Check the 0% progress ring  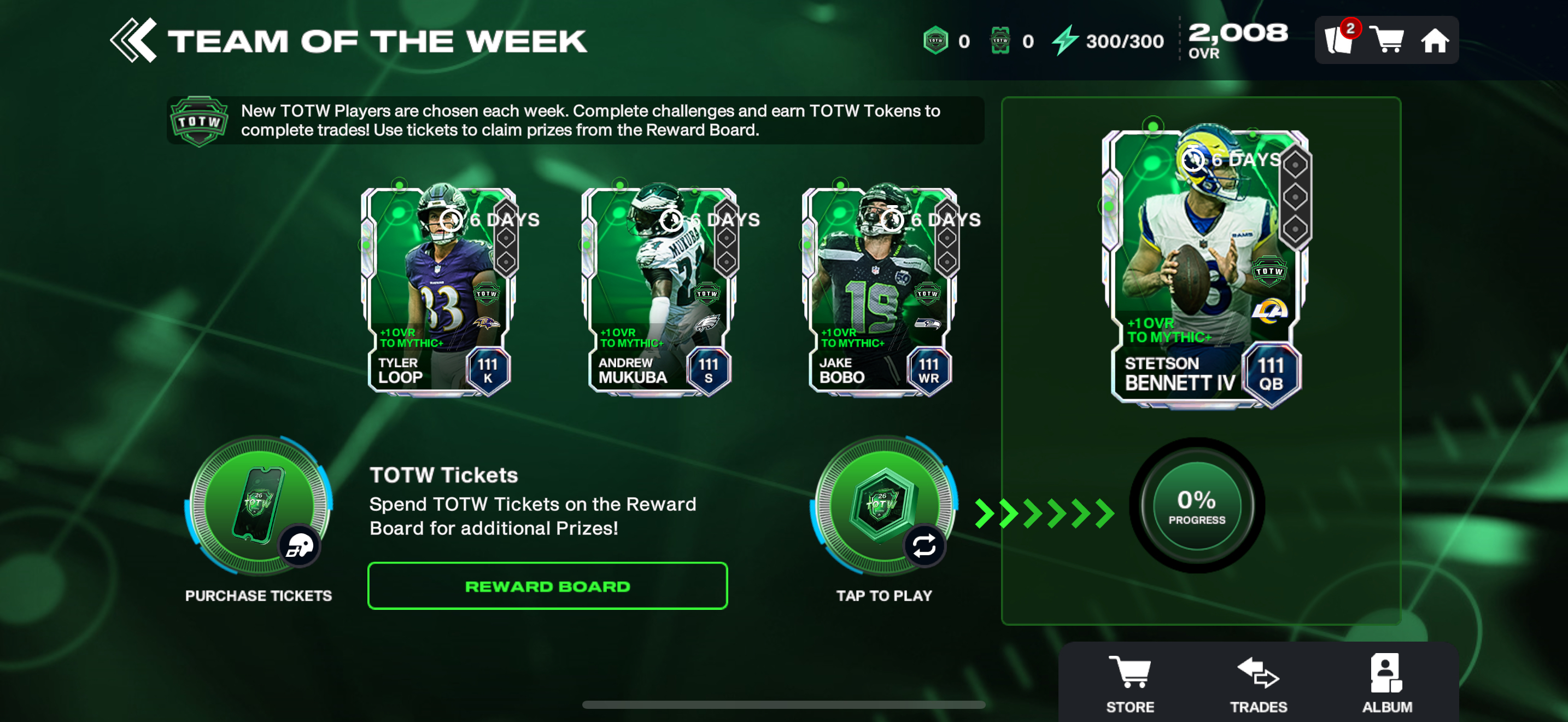[x=1196, y=505]
